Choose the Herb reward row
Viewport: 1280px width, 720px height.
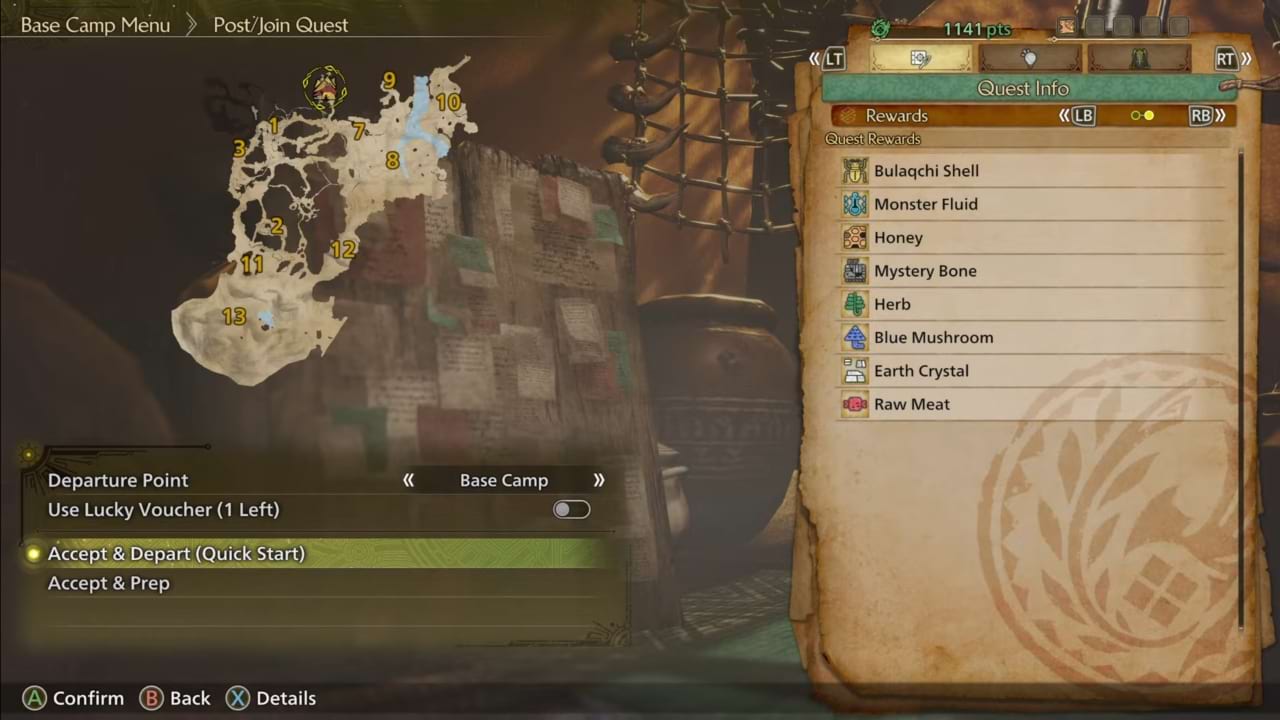coord(892,304)
